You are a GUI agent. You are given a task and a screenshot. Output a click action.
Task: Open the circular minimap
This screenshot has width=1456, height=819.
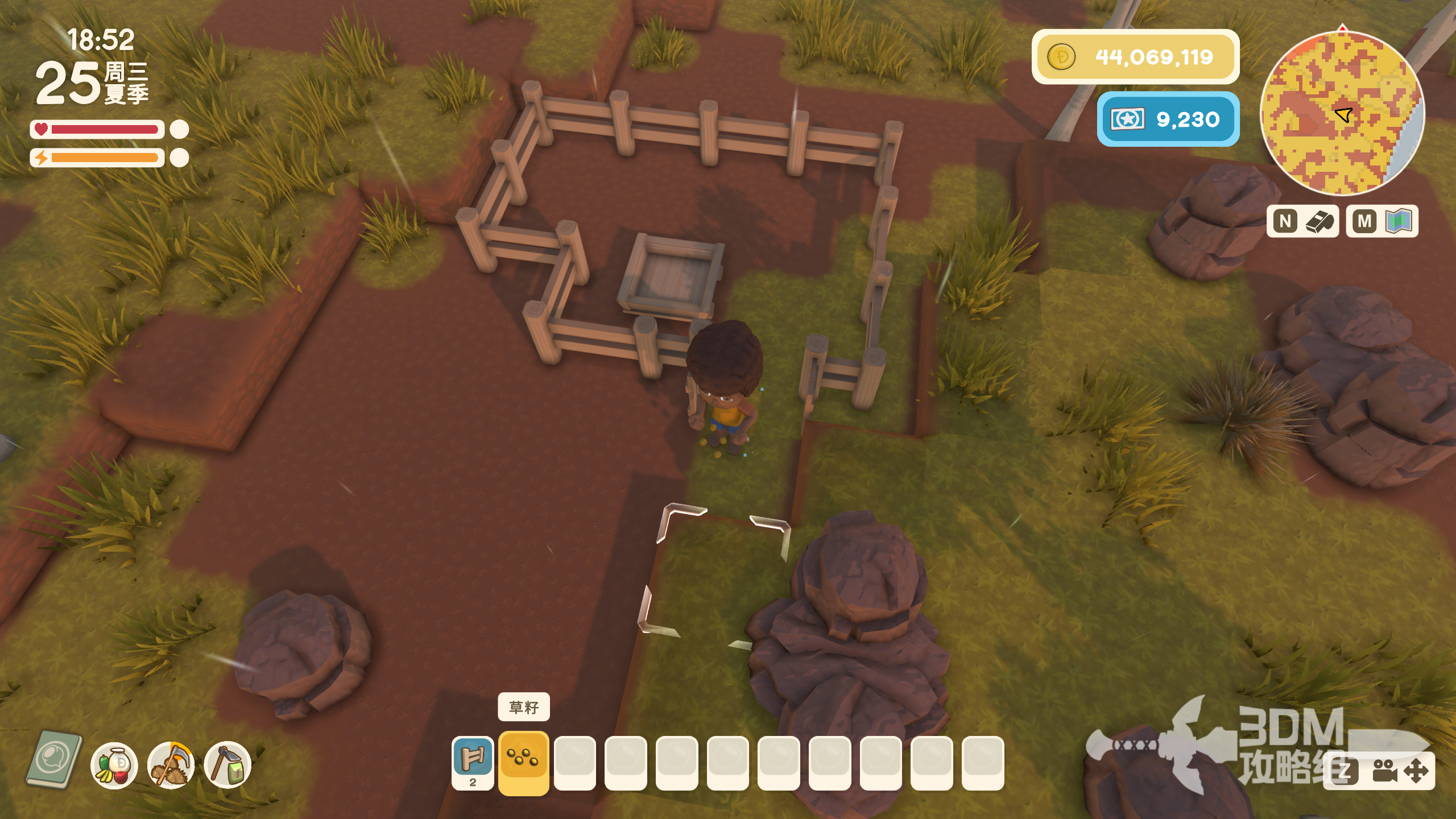(1342, 114)
